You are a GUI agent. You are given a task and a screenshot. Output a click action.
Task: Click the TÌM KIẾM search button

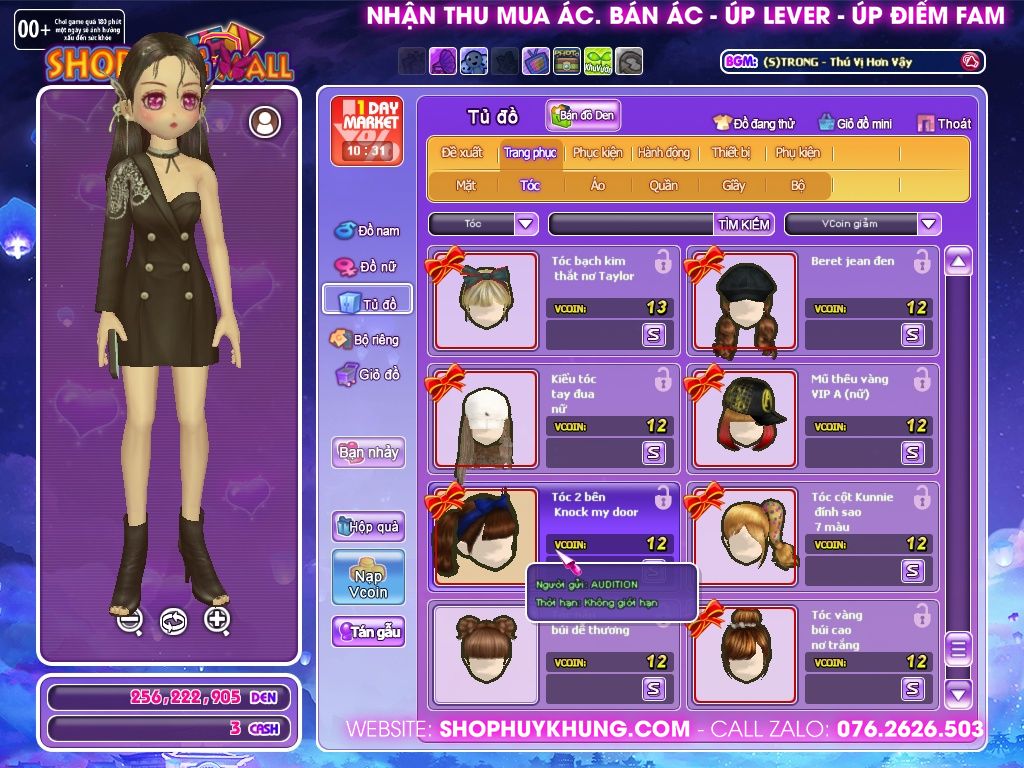[744, 224]
